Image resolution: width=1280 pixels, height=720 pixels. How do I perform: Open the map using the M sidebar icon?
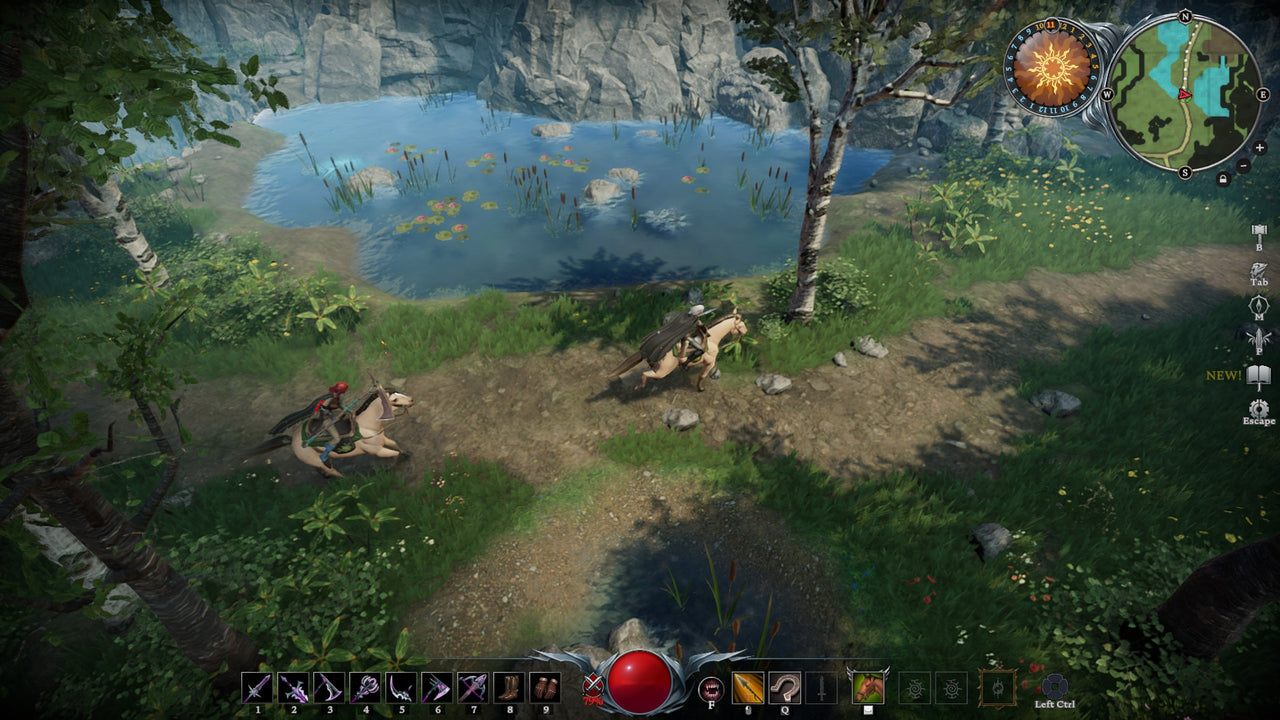pos(1260,305)
